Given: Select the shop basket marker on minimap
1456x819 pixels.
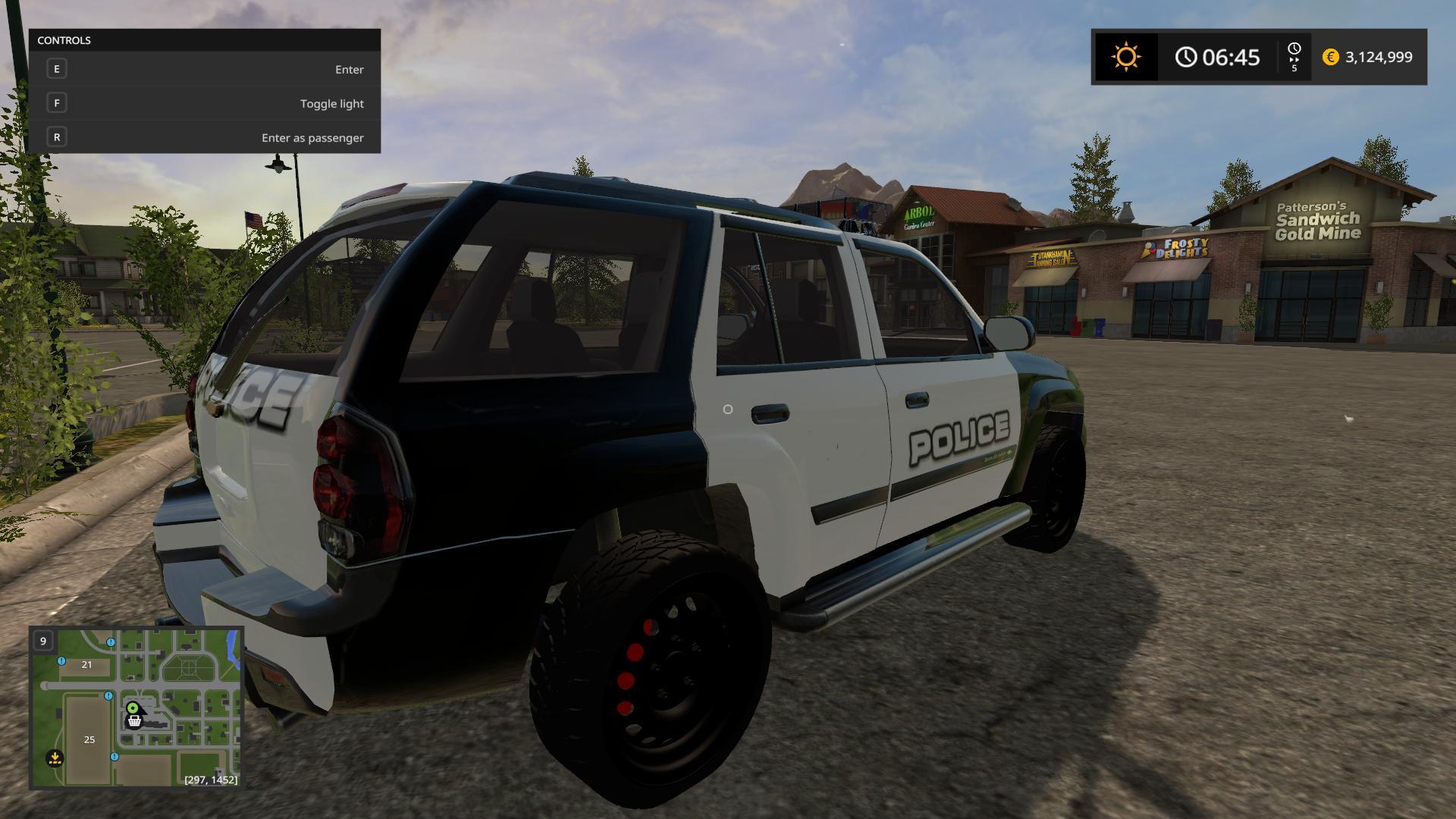Looking at the screenshot, I should (x=134, y=721).
